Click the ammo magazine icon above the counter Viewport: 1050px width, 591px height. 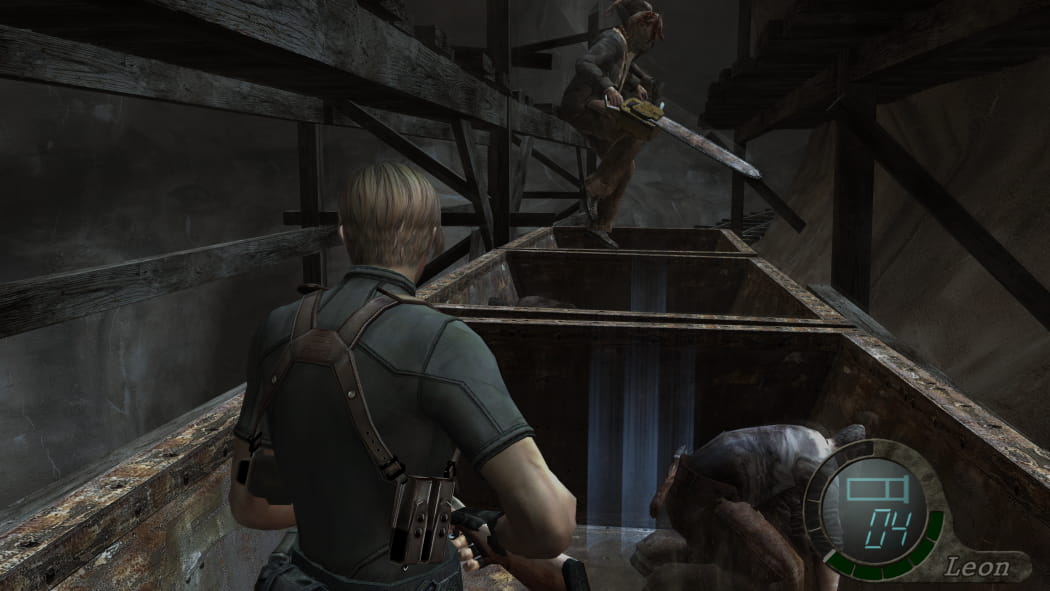tap(874, 491)
